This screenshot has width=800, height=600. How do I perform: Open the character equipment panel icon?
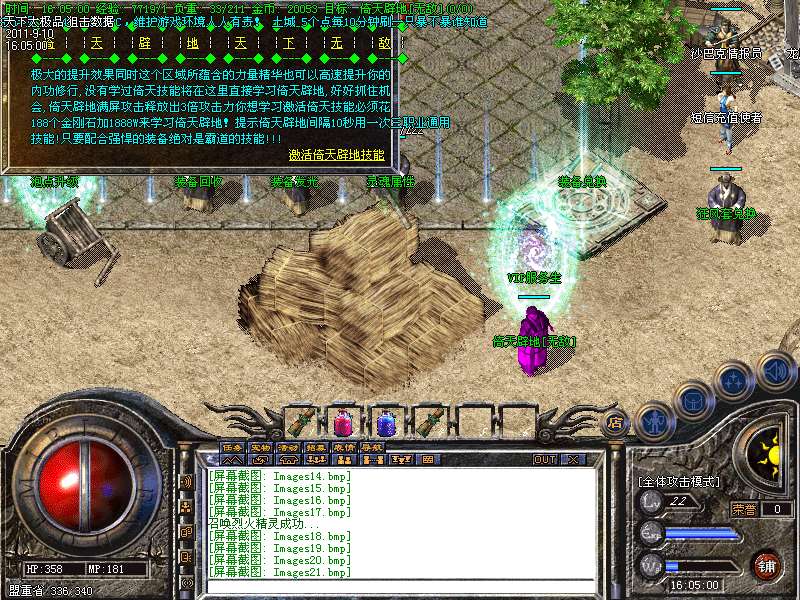[x=654, y=421]
